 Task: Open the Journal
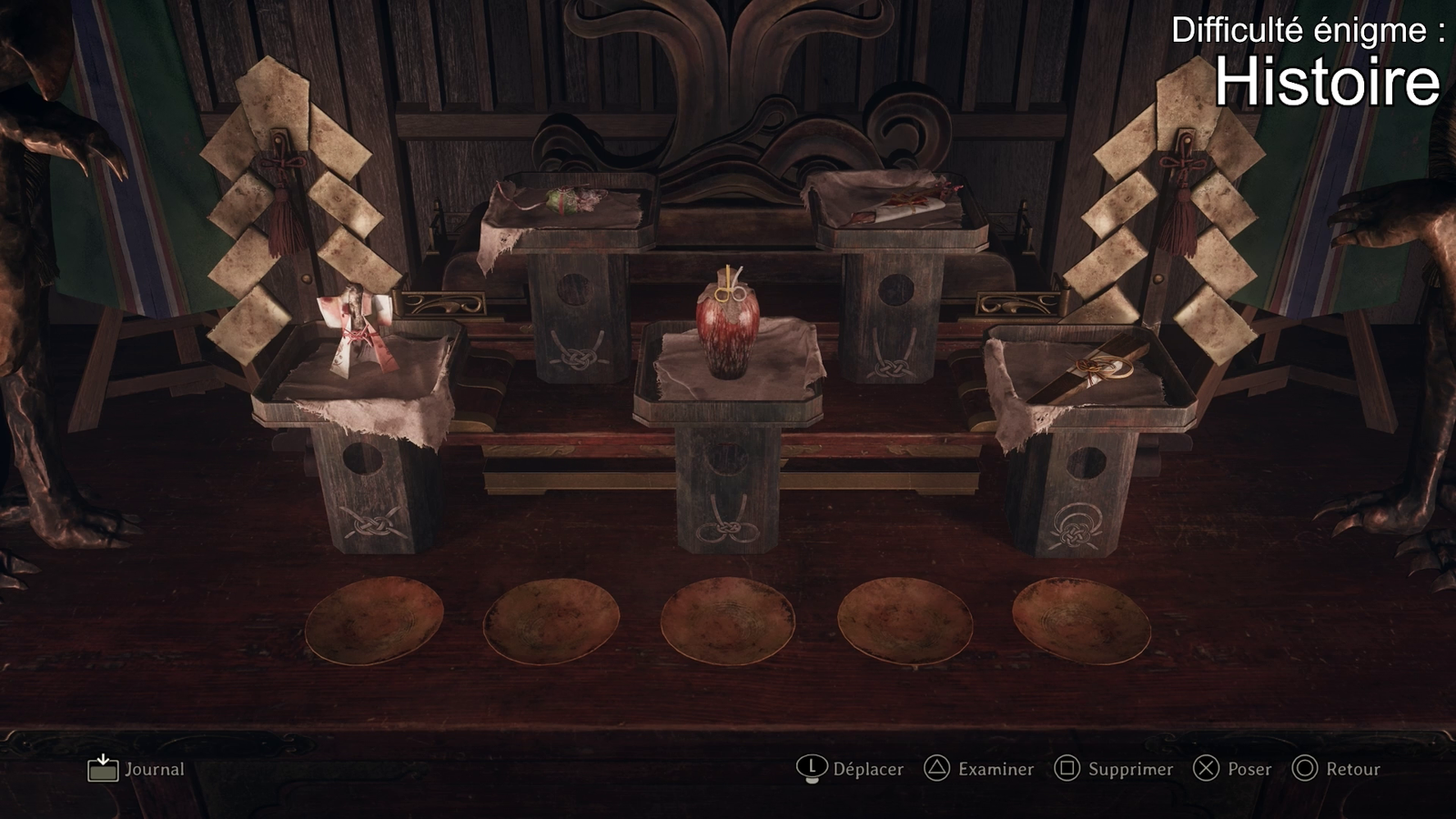136,769
